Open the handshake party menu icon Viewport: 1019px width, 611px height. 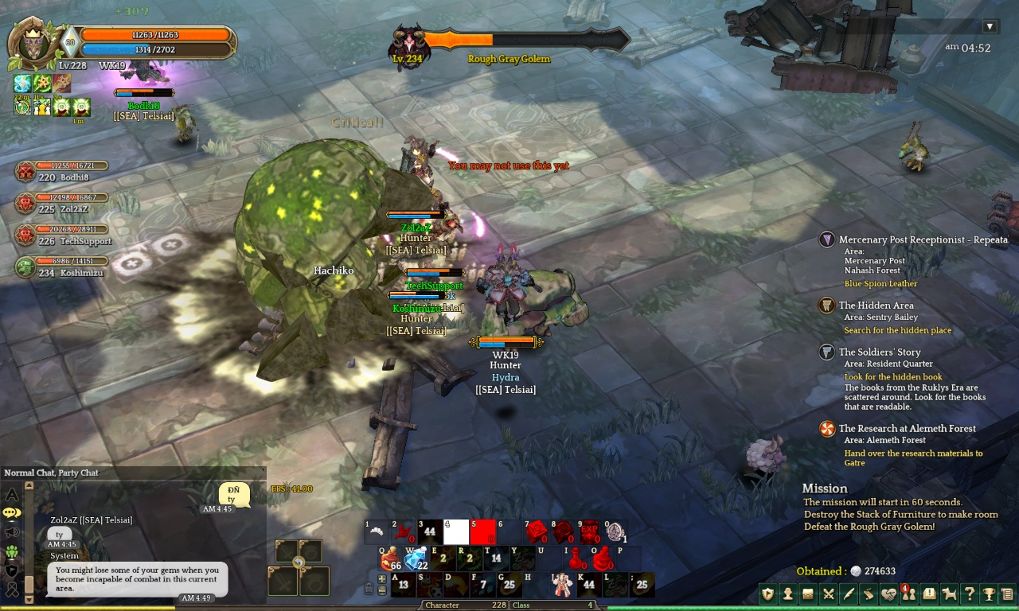point(888,594)
